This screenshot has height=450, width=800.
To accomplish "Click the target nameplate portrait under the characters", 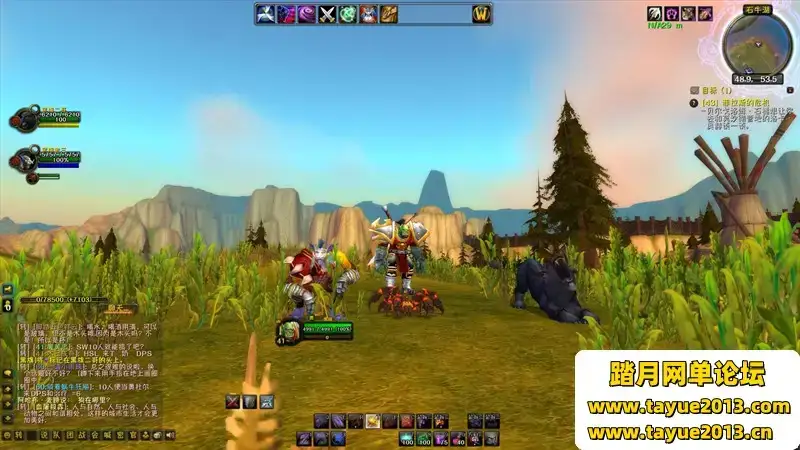I will [x=287, y=329].
